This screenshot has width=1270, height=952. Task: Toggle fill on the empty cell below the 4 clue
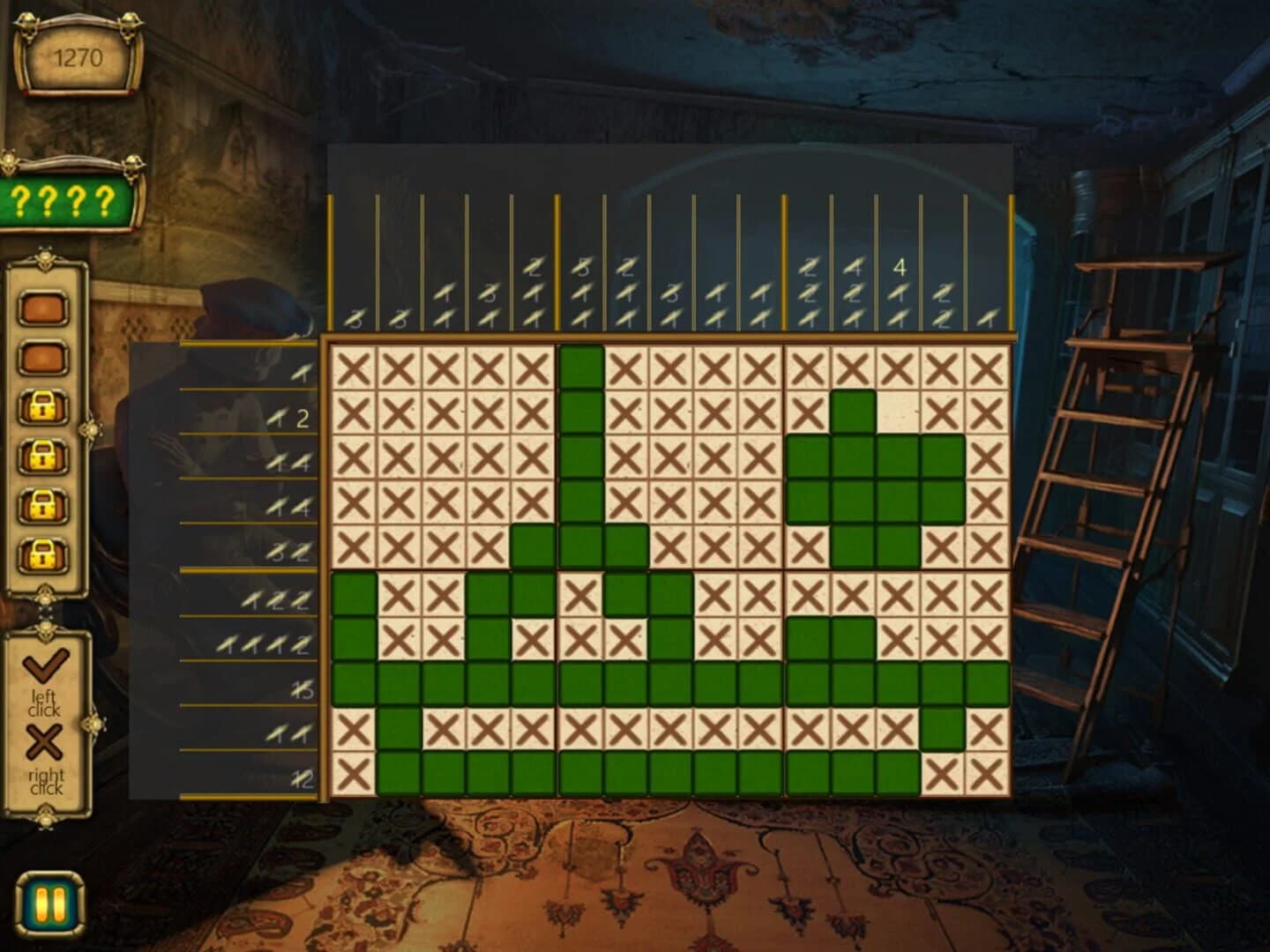point(898,411)
